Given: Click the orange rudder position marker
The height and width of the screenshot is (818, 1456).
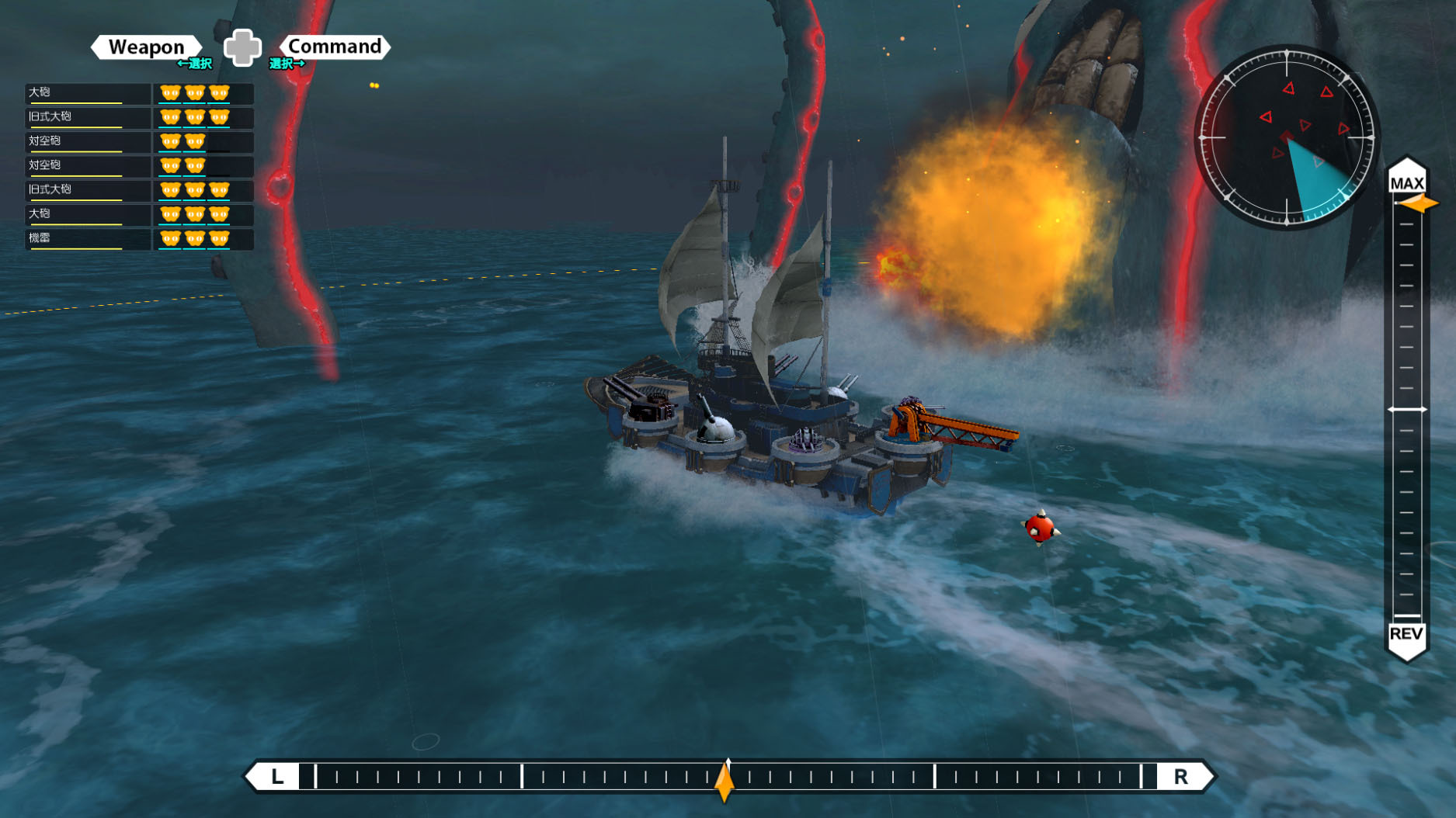Looking at the screenshot, I should click(x=725, y=780).
